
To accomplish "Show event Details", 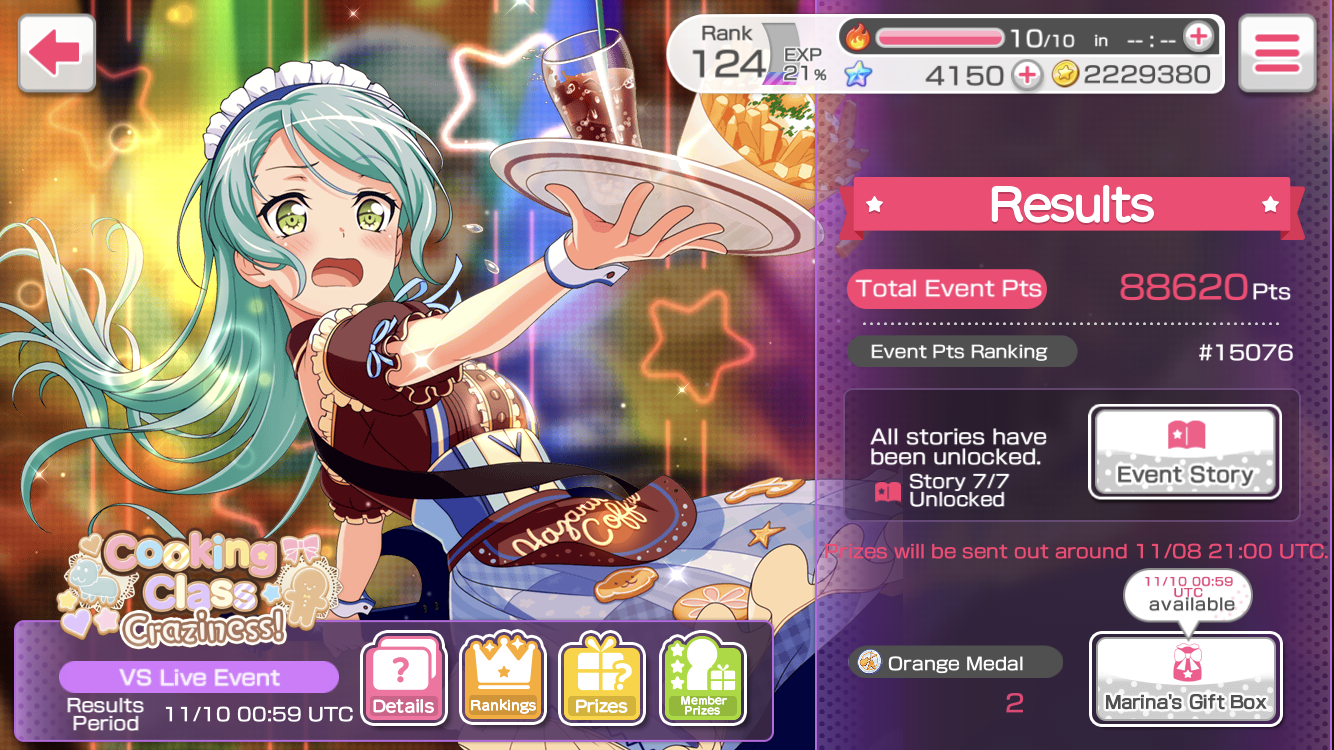I will click(403, 679).
